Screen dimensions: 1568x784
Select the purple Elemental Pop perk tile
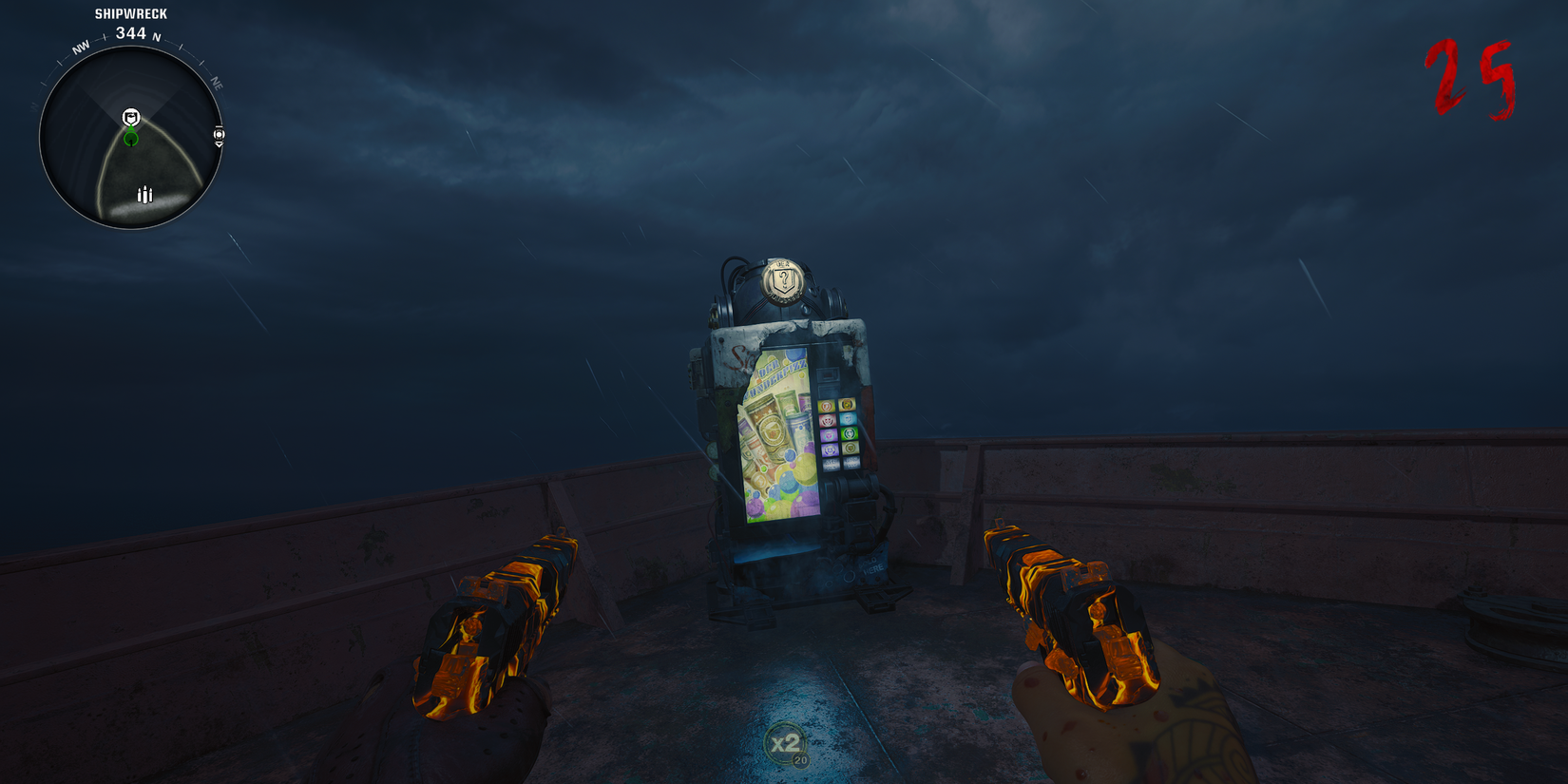coord(830,449)
